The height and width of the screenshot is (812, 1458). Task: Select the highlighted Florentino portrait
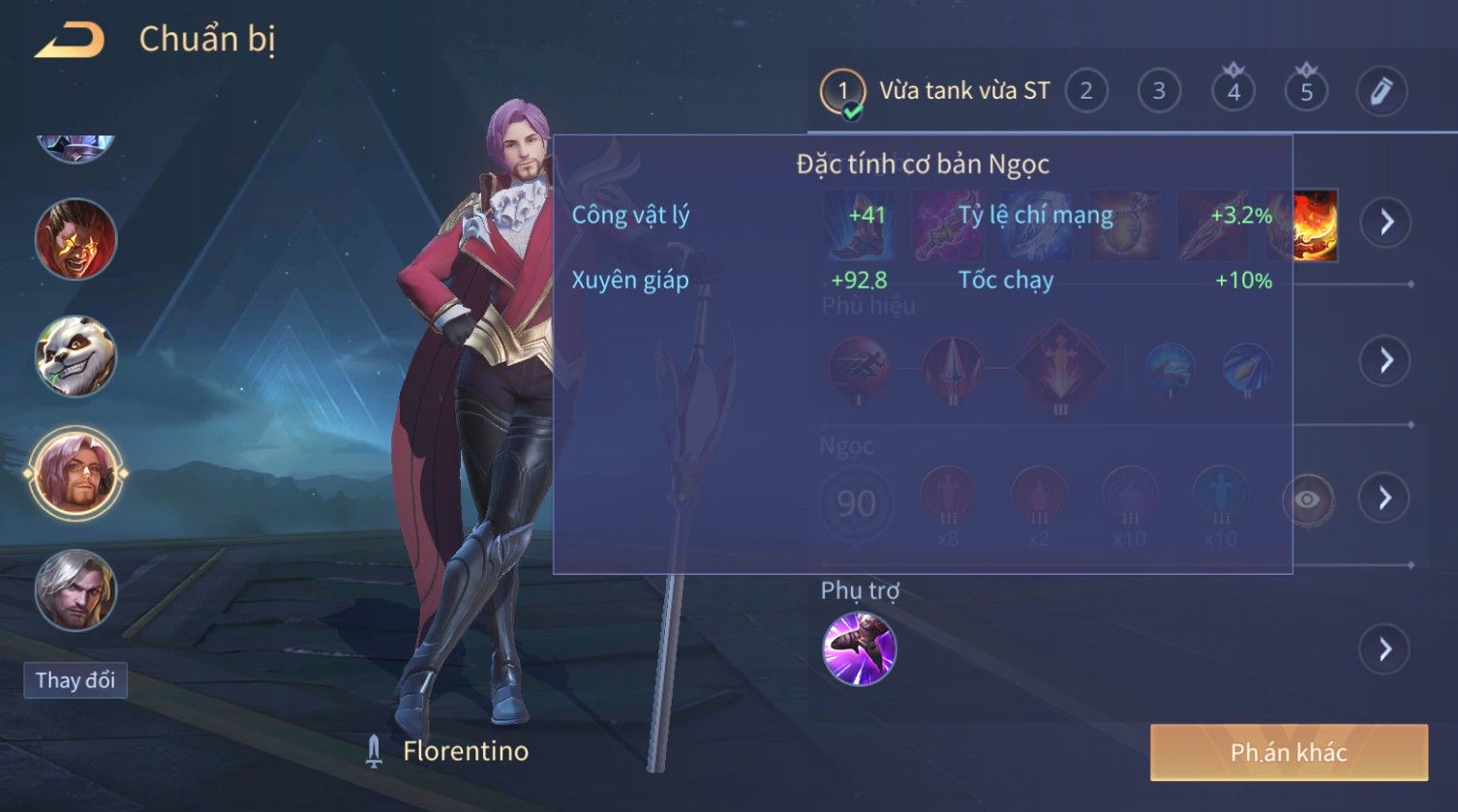click(76, 474)
